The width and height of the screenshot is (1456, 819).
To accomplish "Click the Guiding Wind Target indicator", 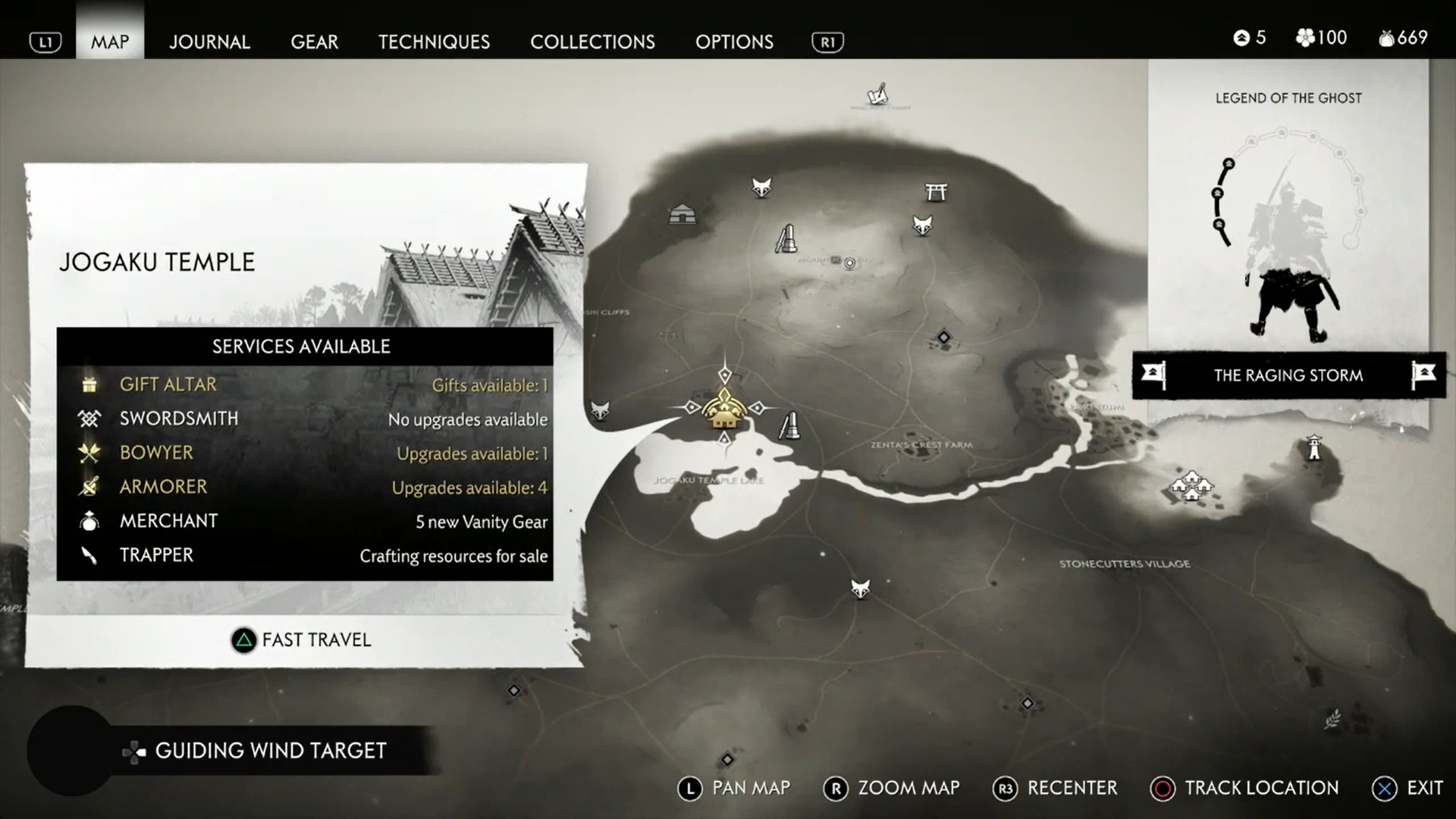I will 256,751.
